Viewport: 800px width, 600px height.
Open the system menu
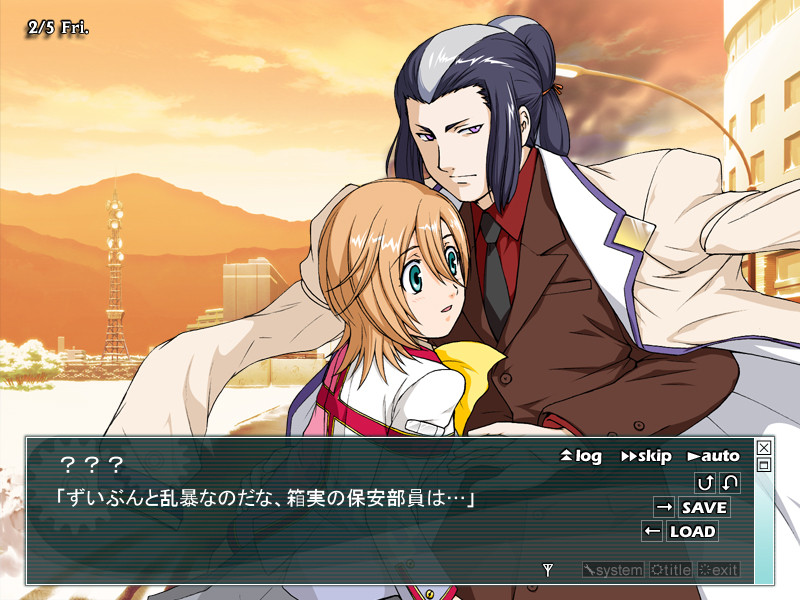pos(613,570)
